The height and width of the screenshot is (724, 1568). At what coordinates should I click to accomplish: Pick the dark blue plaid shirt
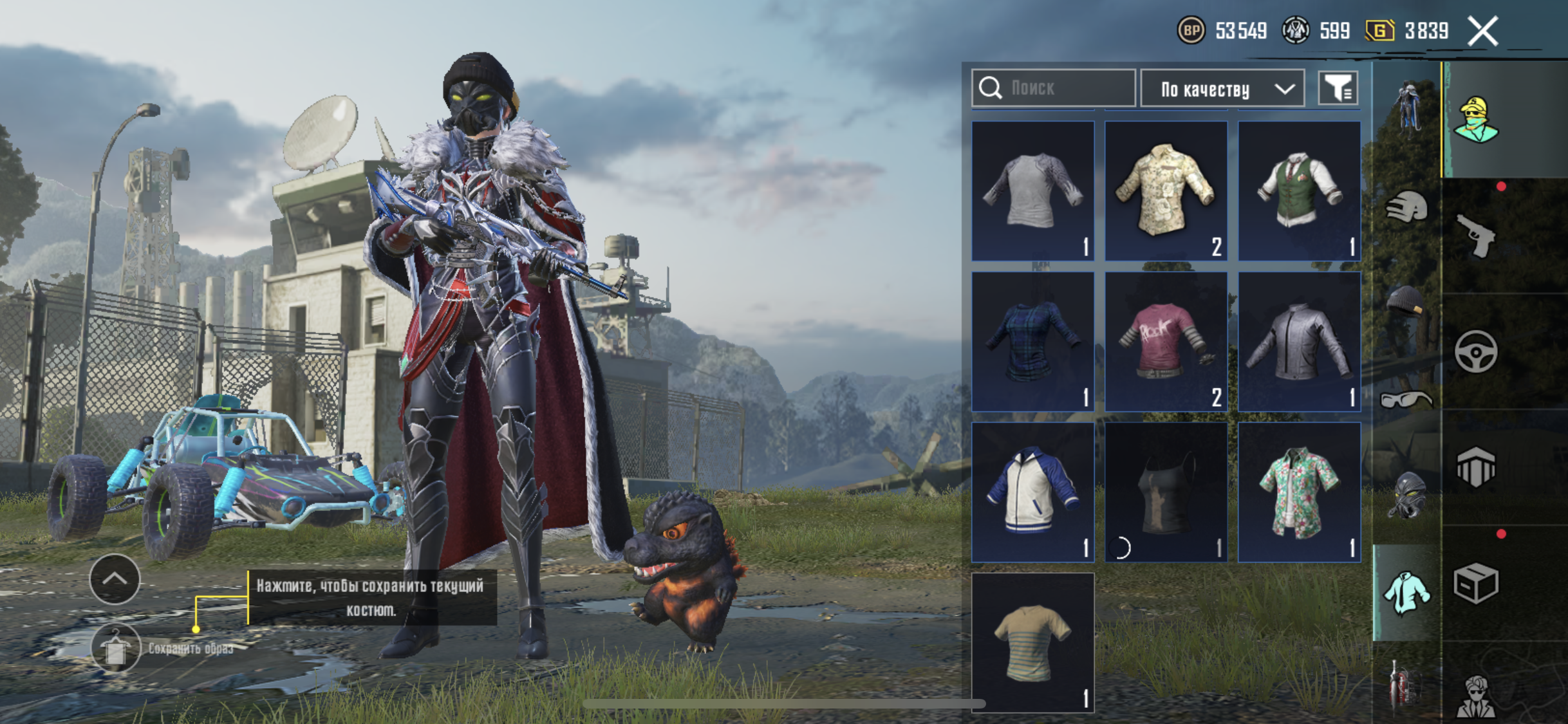1033,341
